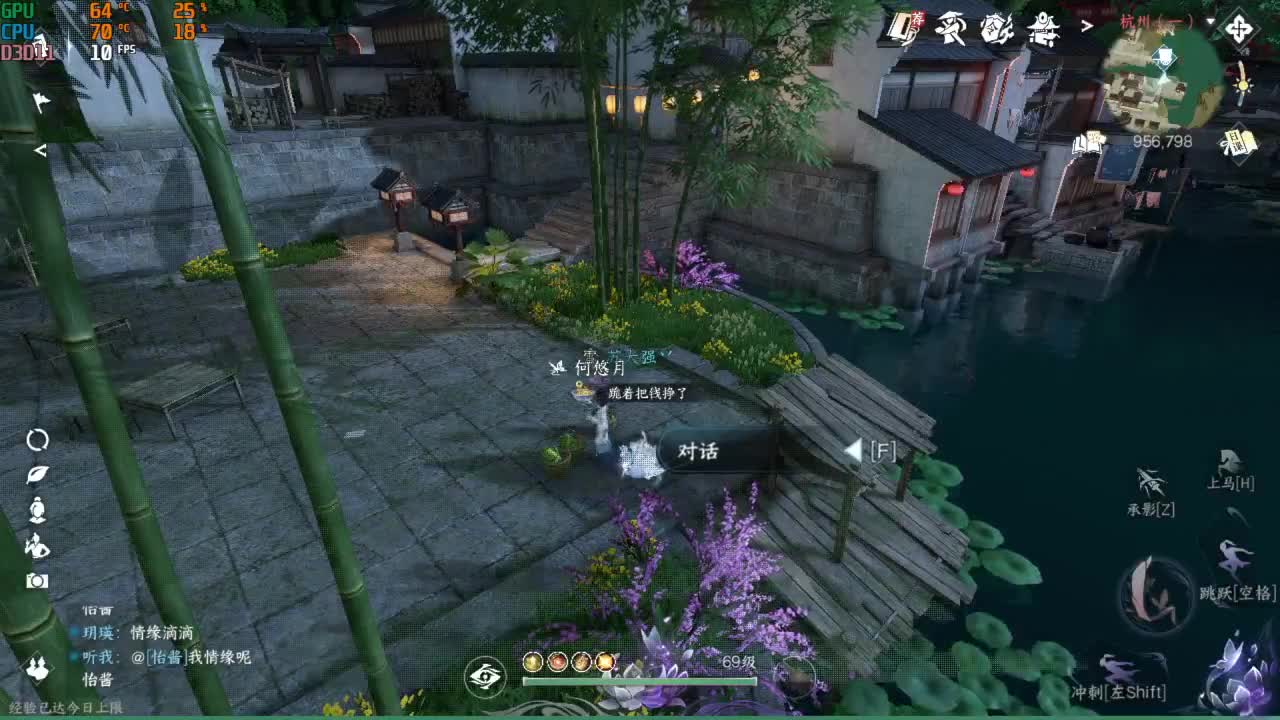Click the teleport icon beside the minimap

(1240, 30)
